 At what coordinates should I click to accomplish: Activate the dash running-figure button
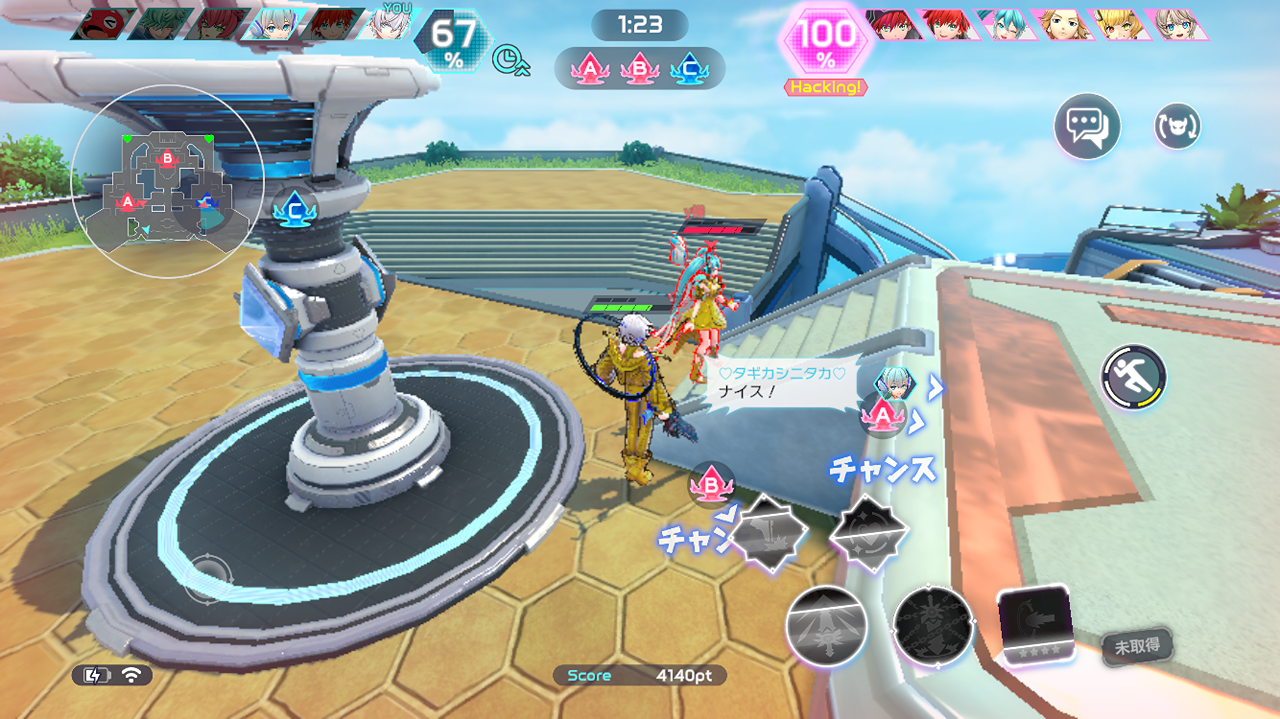point(1134,377)
